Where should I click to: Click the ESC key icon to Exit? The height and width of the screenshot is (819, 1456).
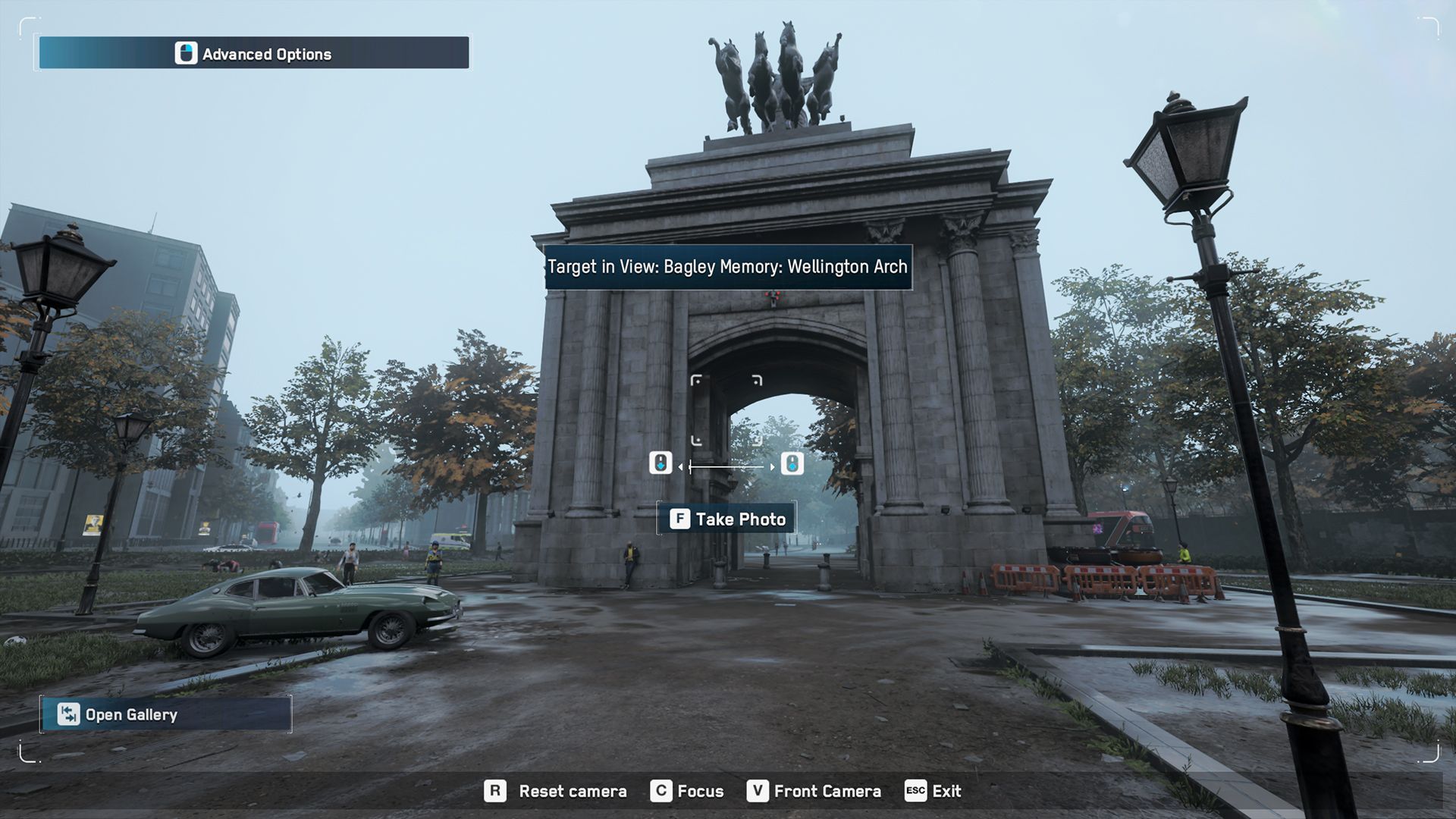915,791
